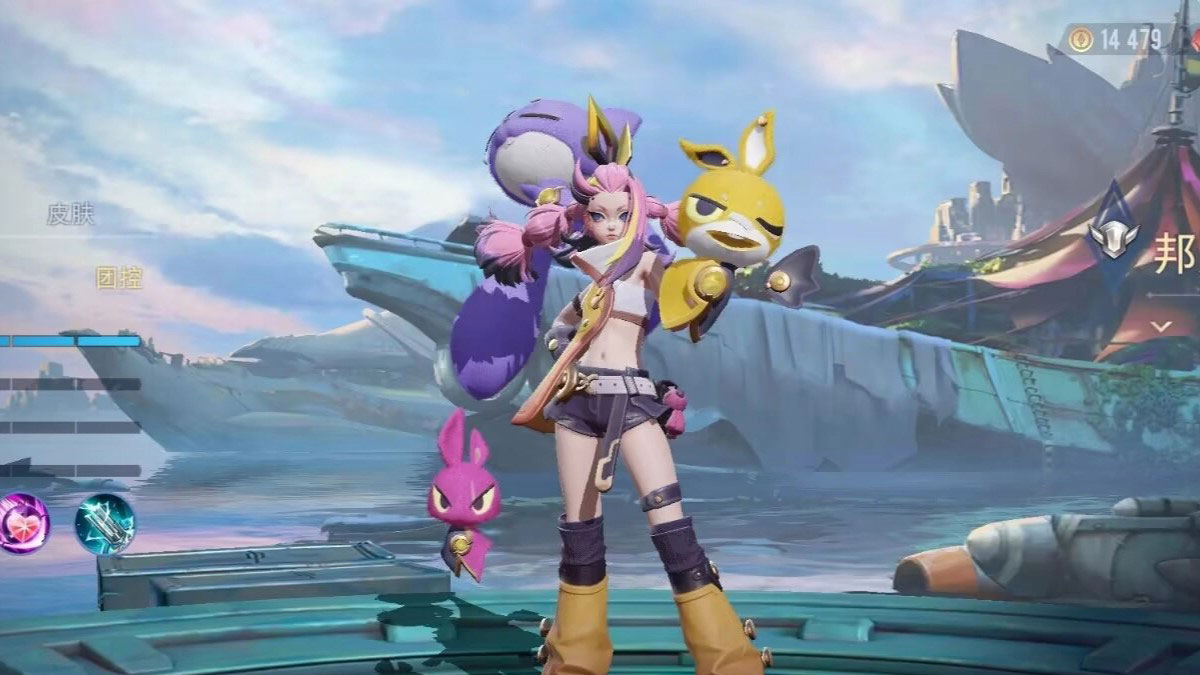Select the 团控 role tag
Image resolution: width=1200 pixels, height=675 pixels.
pyautogui.click(x=119, y=278)
